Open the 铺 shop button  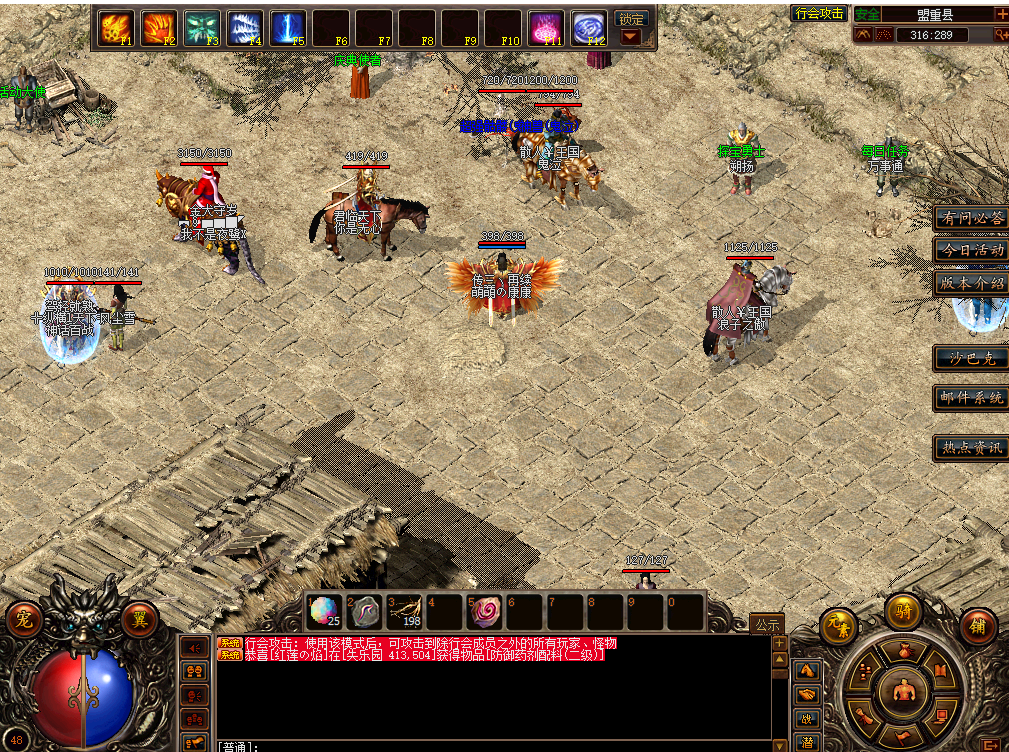978,626
